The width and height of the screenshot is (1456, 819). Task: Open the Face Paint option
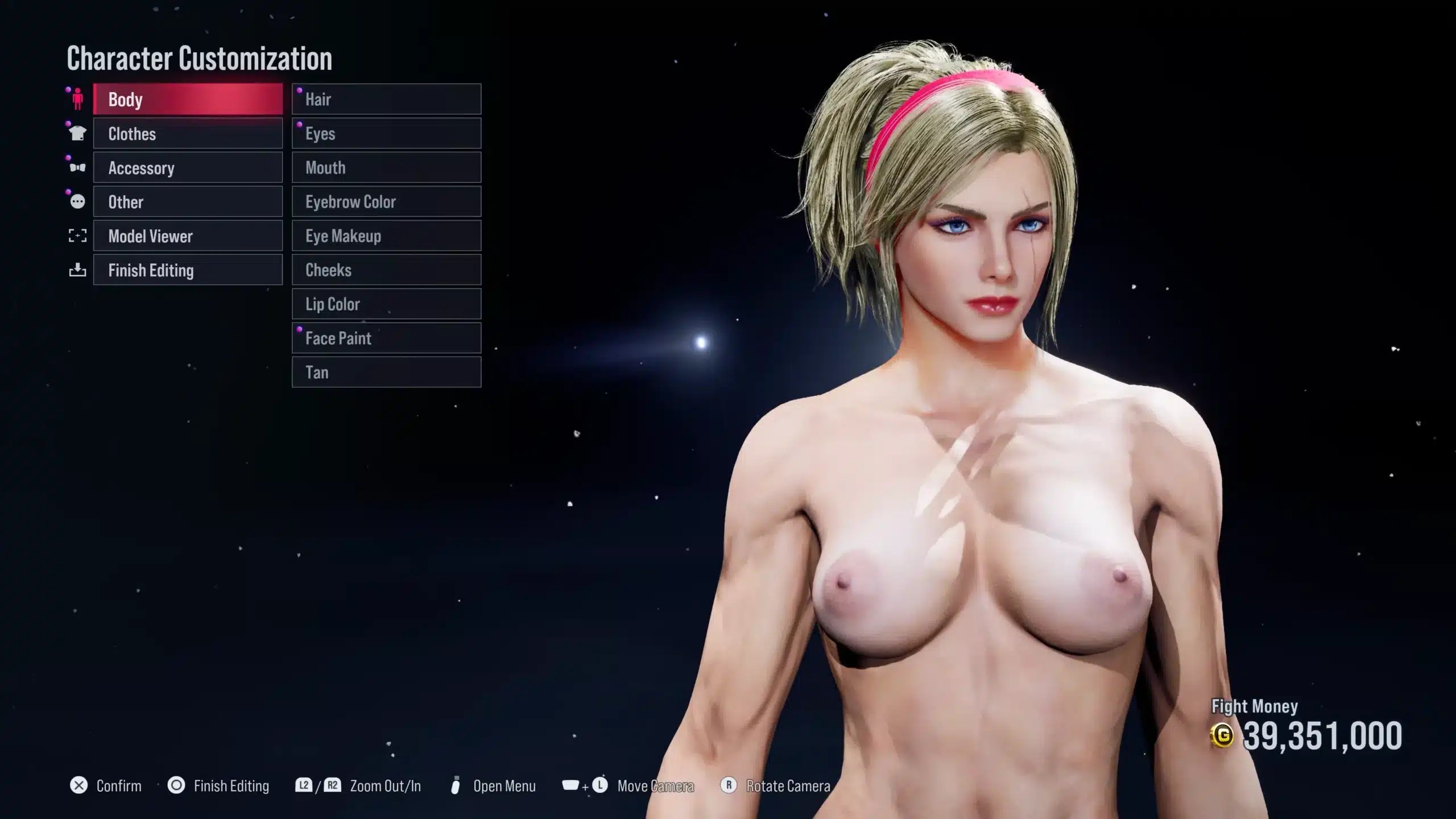(x=386, y=338)
